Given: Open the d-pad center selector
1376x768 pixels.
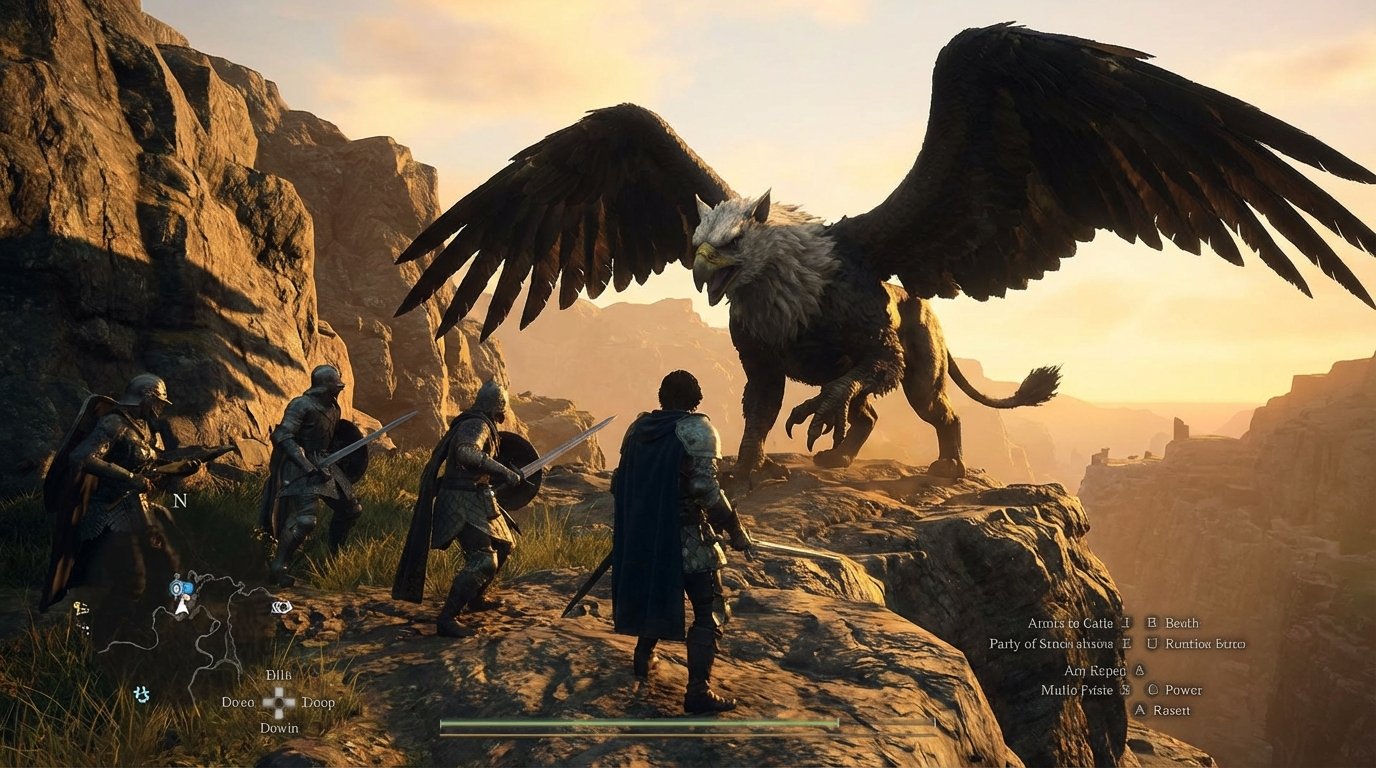Looking at the screenshot, I should click(x=279, y=701).
